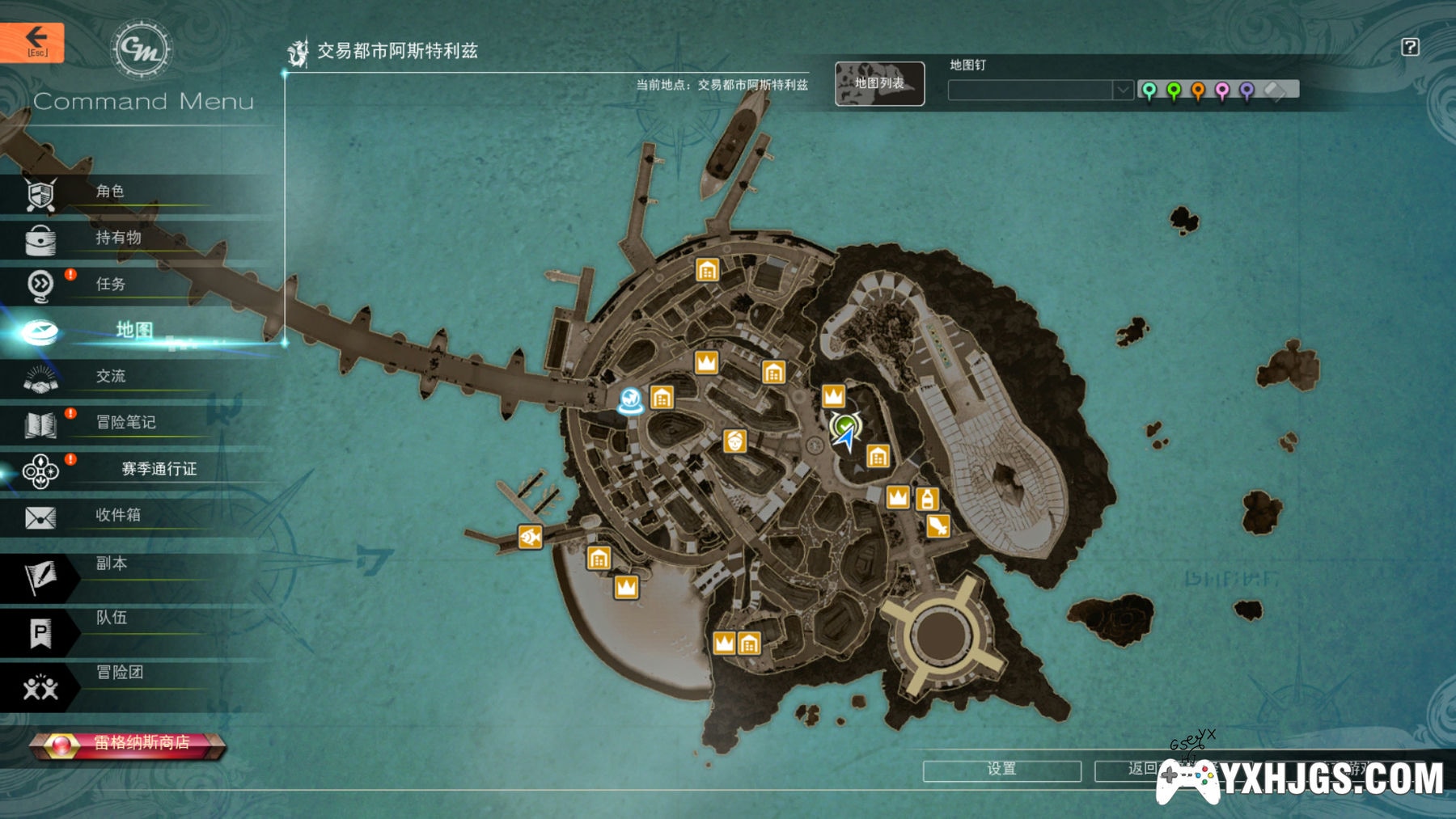This screenshot has width=1456, height=819.
Task: Open the 角色 character menu
Action: 109,192
